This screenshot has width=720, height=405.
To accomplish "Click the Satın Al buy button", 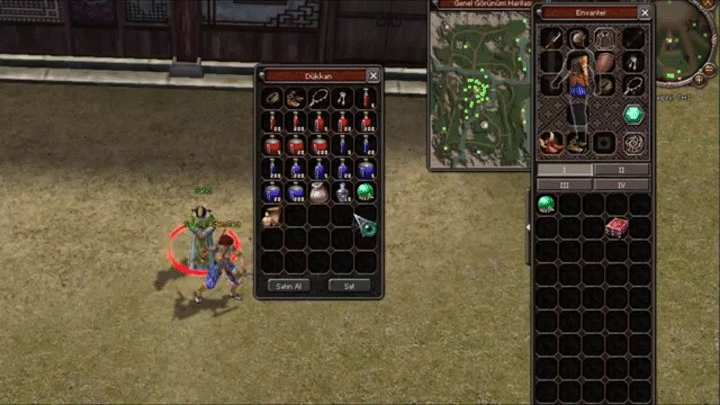I will (289, 285).
